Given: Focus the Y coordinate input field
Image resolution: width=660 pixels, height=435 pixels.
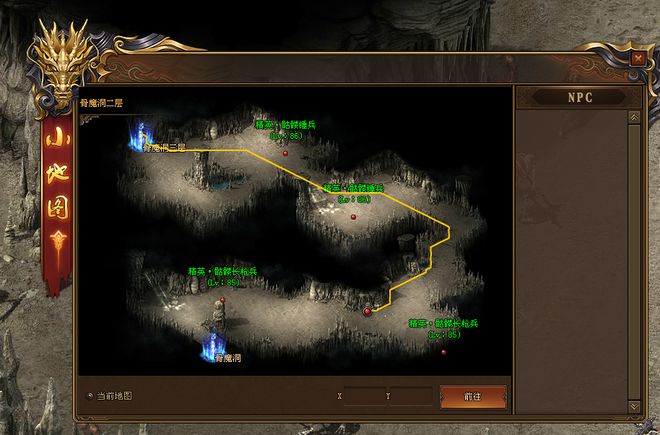Looking at the screenshot, I should click(x=412, y=396).
